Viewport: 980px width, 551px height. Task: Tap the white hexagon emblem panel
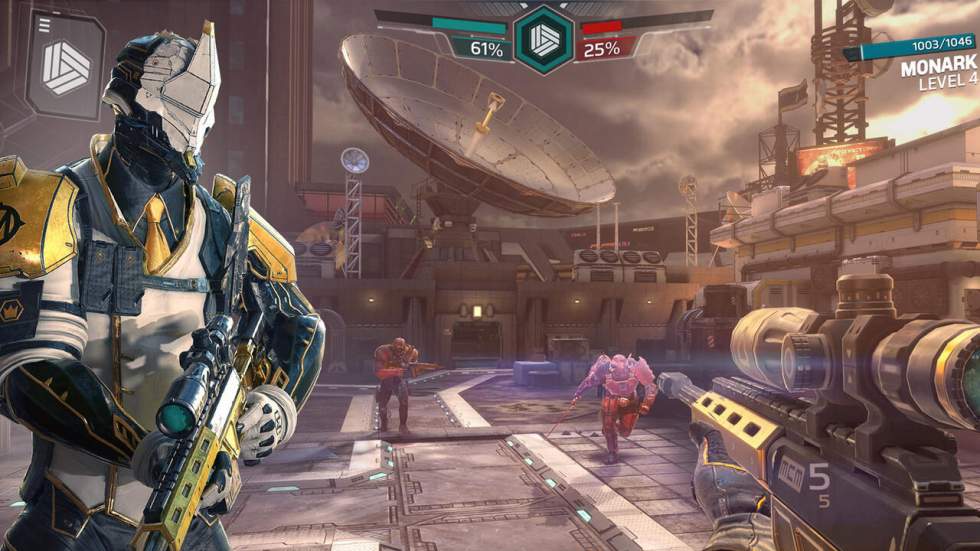[x=67, y=67]
